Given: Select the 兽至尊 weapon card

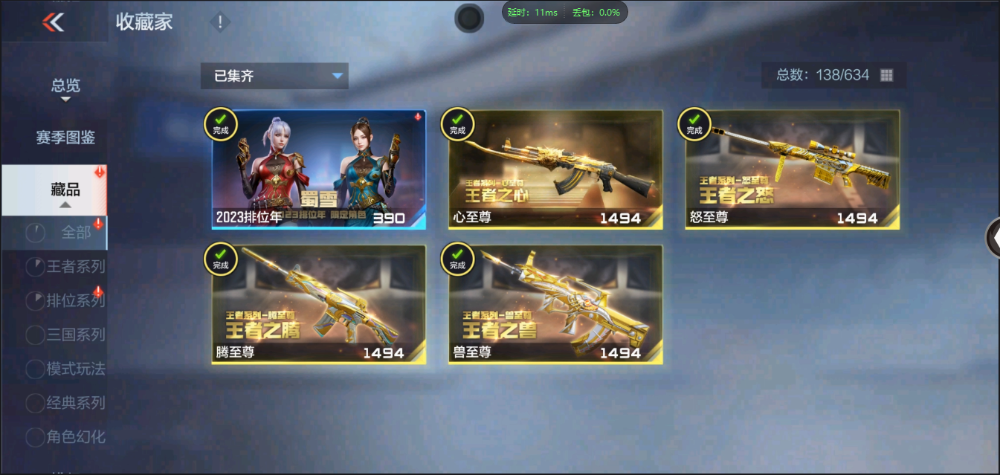Looking at the screenshot, I should tap(555, 304).
